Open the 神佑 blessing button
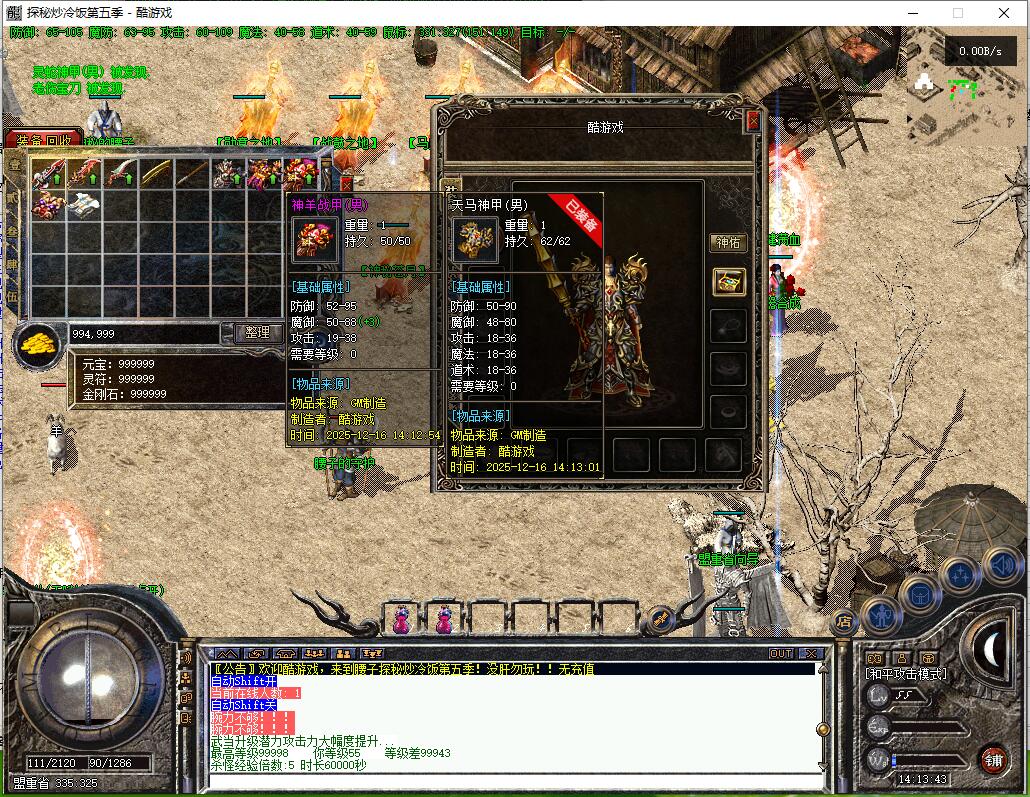 (728, 242)
